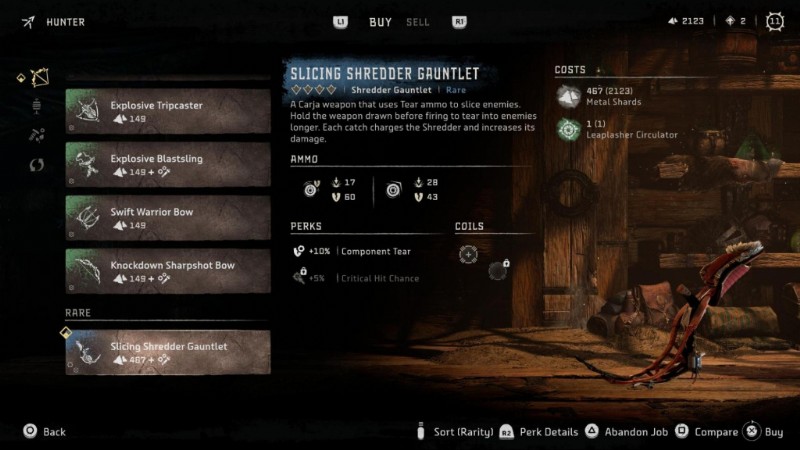Switch to the Buy tab

tap(380, 21)
